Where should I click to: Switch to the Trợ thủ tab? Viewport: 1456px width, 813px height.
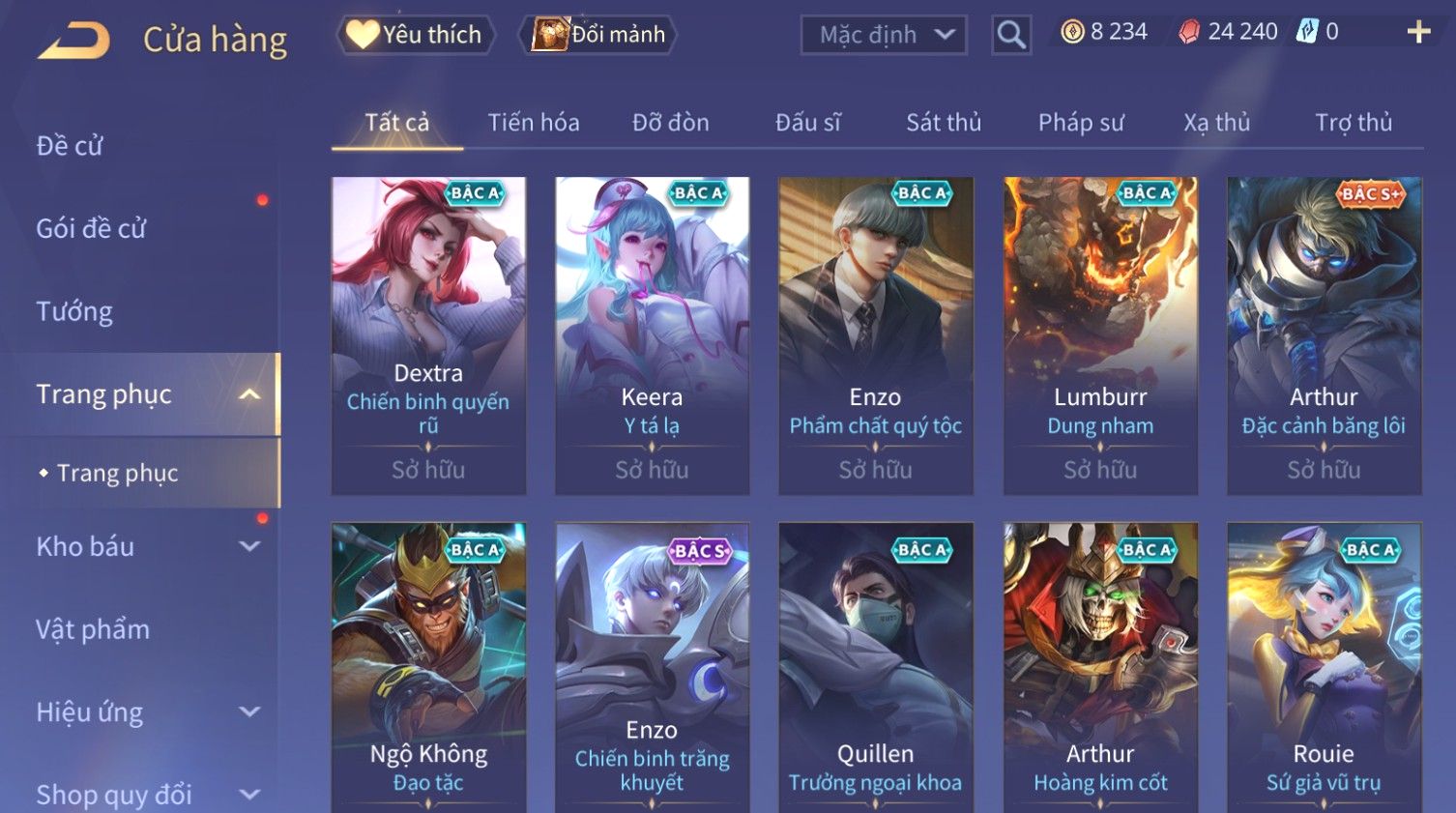pyautogui.click(x=1353, y=123)
